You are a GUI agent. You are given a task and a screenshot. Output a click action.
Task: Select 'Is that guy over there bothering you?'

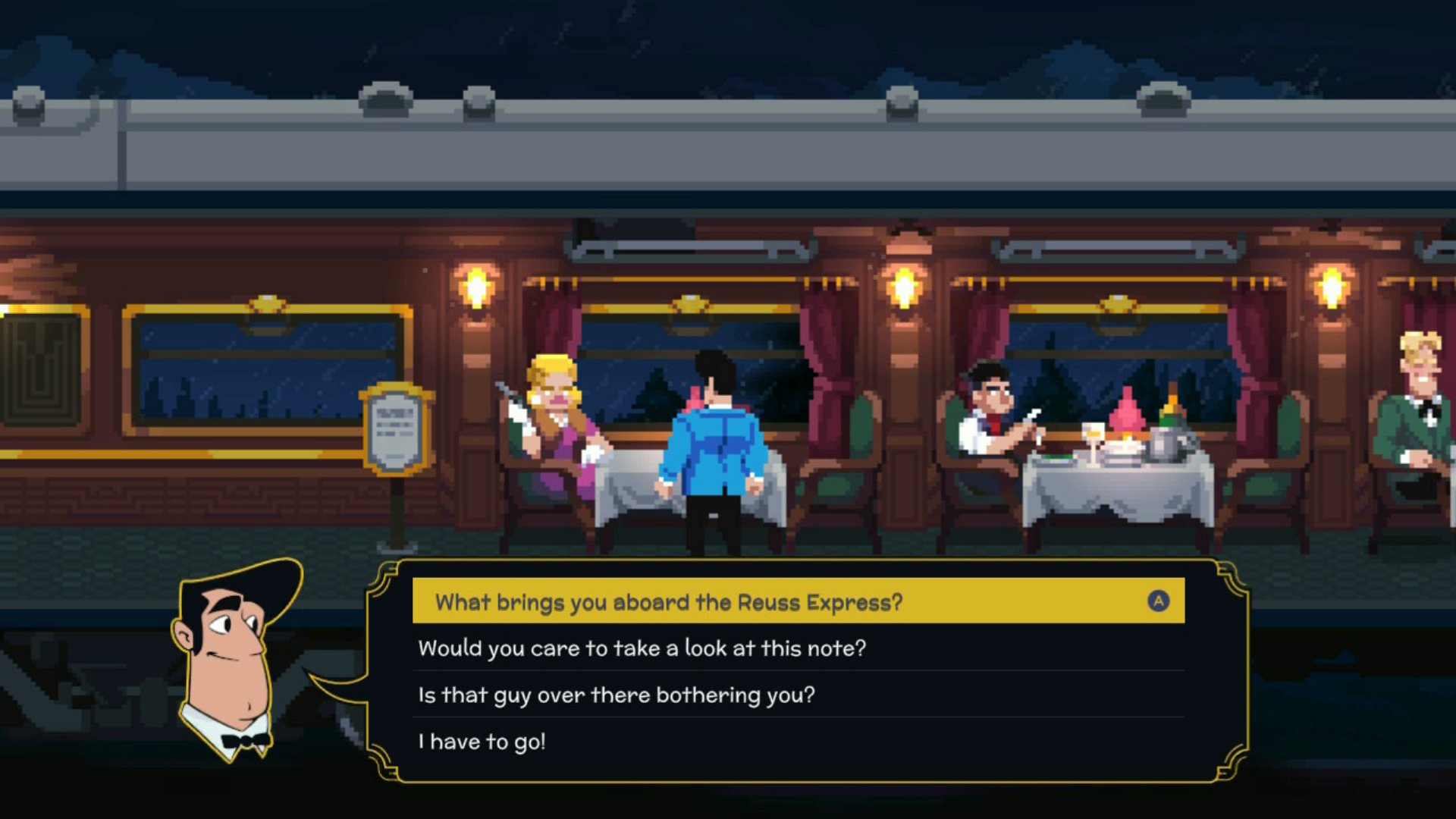[x=616, y=695]
